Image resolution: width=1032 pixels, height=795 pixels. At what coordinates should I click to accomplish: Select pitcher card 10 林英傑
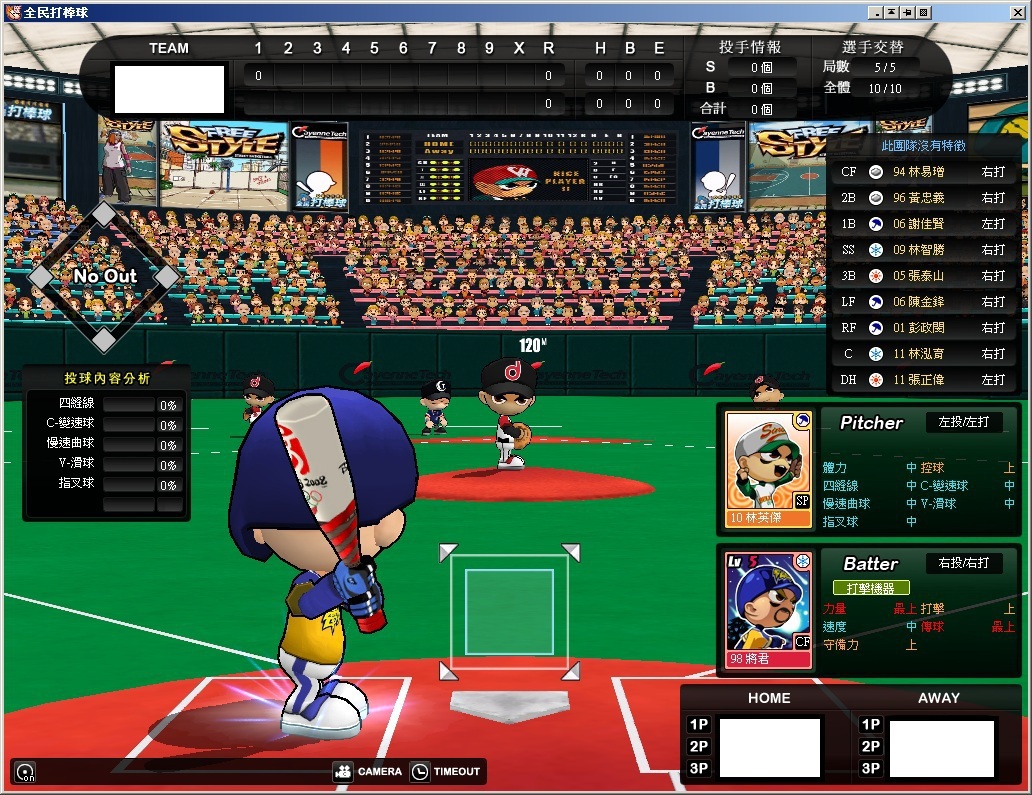tap(768, 469)
